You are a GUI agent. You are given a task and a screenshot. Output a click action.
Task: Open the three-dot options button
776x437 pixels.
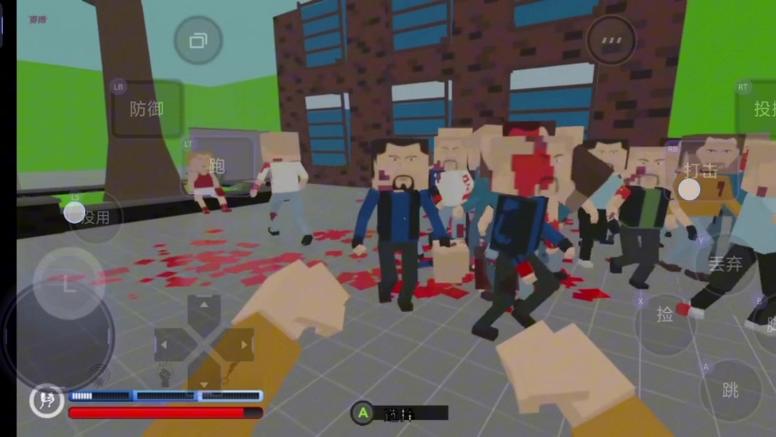(610, 41)
